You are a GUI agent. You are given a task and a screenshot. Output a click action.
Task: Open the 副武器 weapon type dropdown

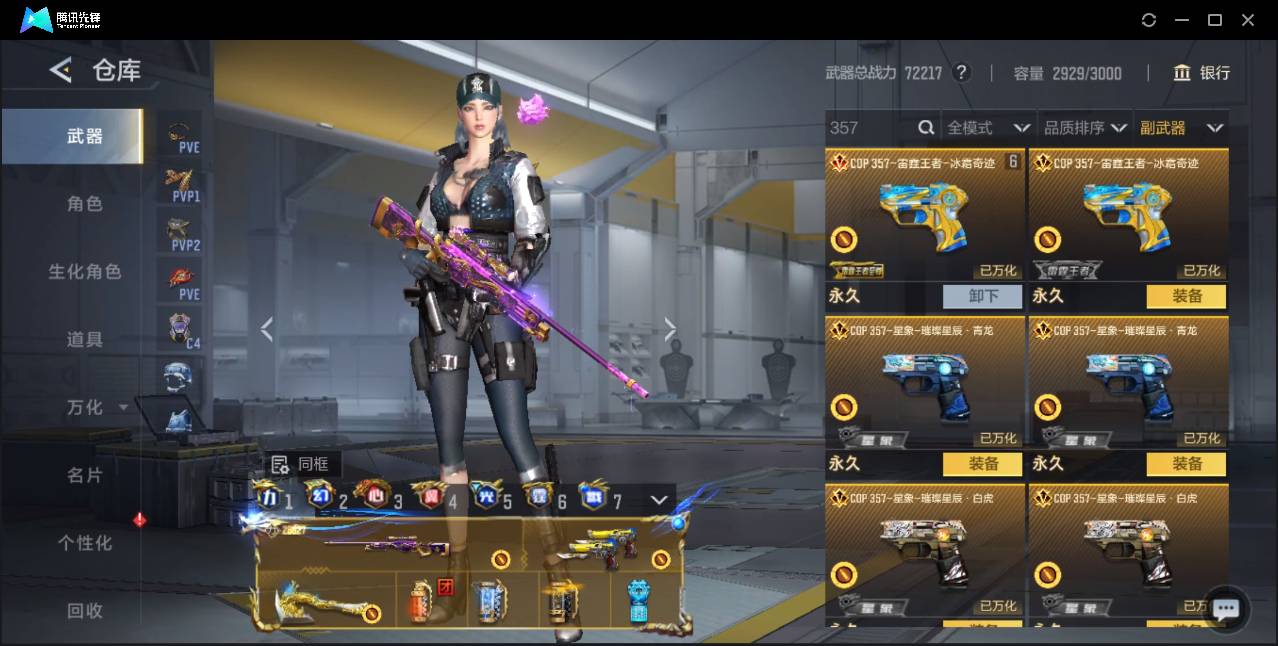1180,128
